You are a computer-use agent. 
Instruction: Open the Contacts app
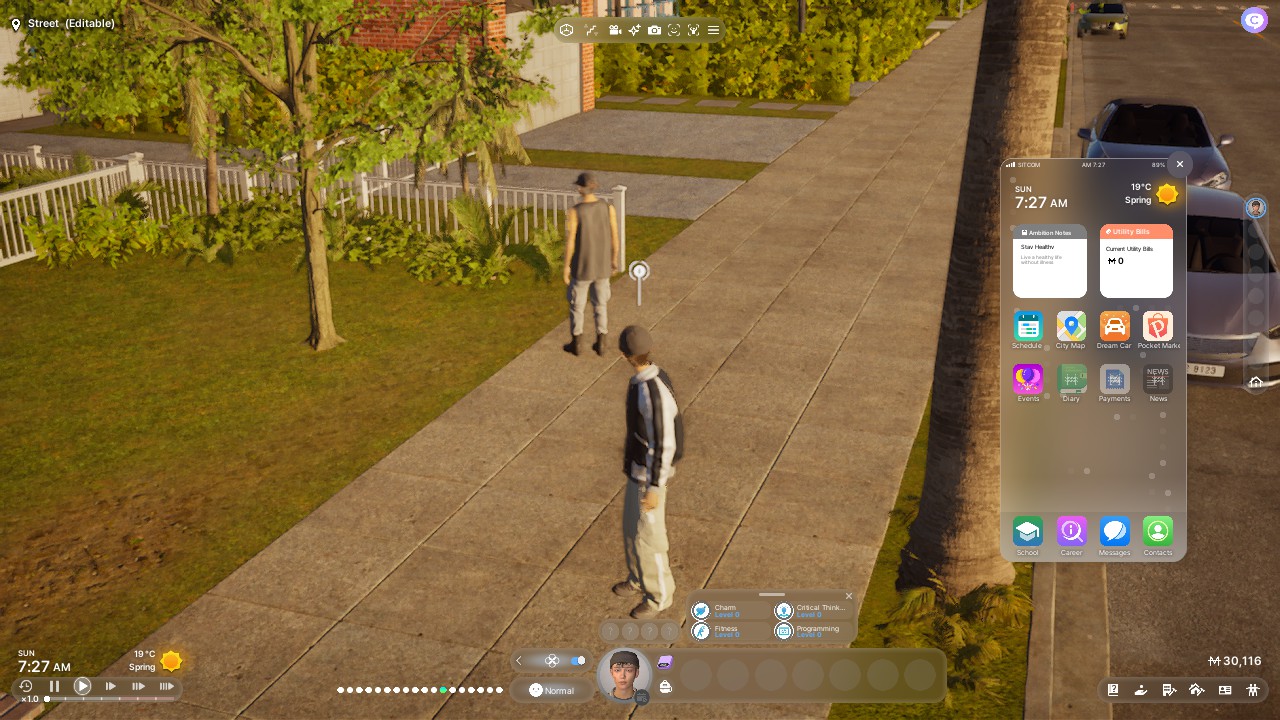coord(1158,531)
